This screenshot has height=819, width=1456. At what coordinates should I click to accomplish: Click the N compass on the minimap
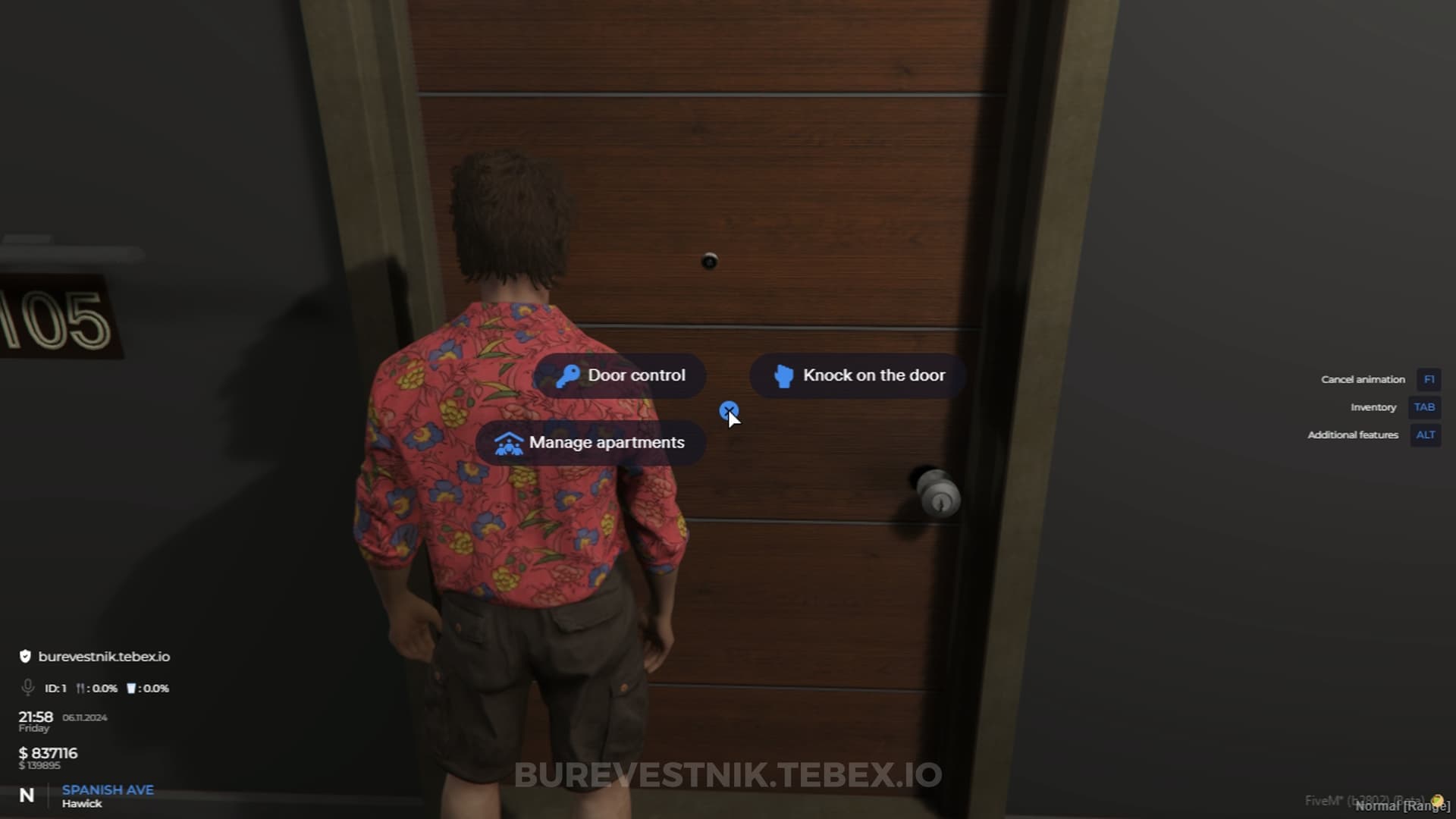point(27,793)
